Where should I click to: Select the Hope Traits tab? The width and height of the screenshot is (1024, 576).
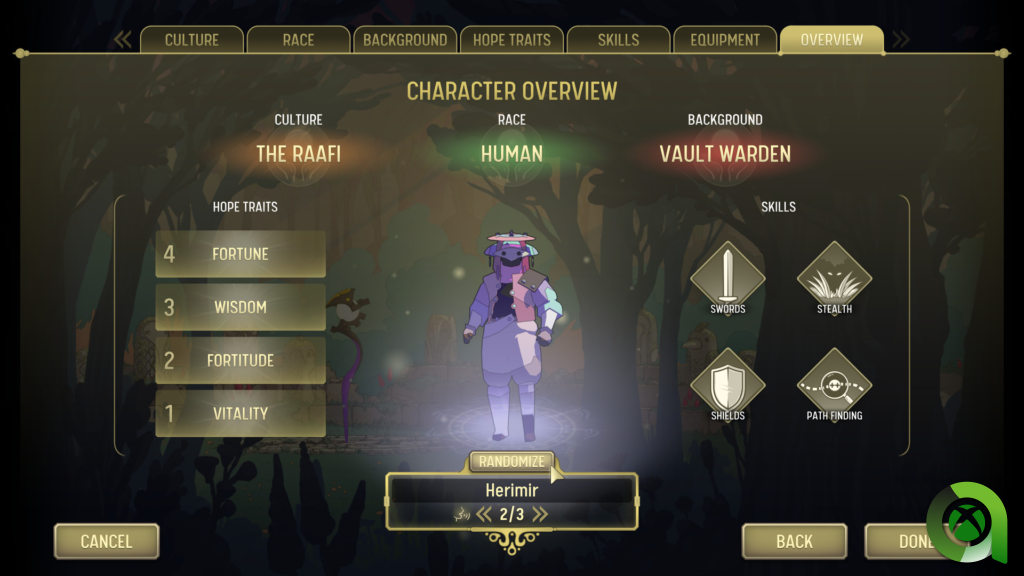pos(512,40)
